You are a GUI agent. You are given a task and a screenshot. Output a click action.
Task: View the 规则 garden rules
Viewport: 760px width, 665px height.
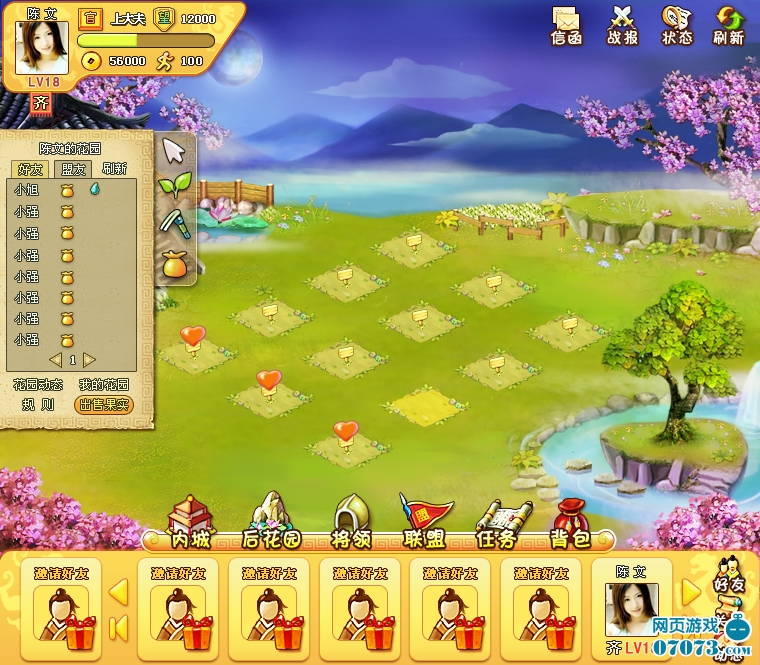38,405
